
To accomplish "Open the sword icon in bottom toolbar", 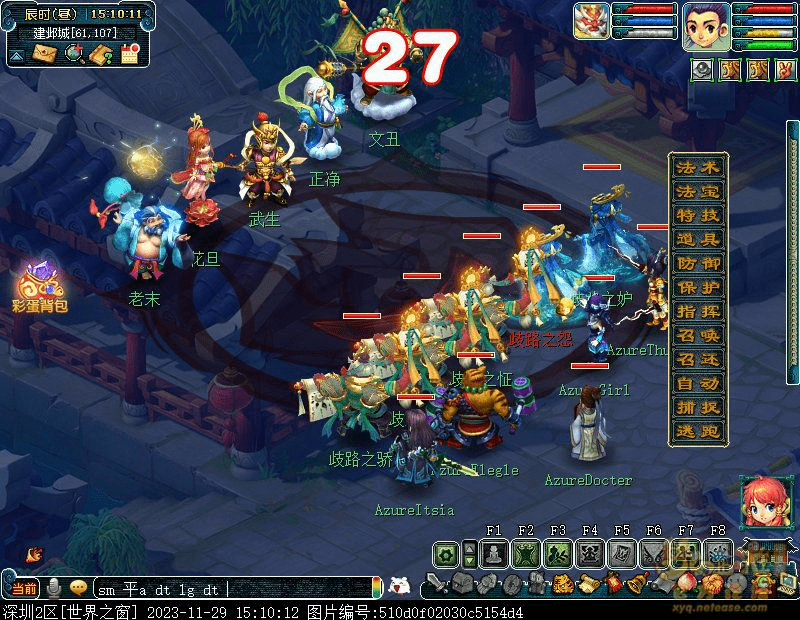I will tap(436, 584).
